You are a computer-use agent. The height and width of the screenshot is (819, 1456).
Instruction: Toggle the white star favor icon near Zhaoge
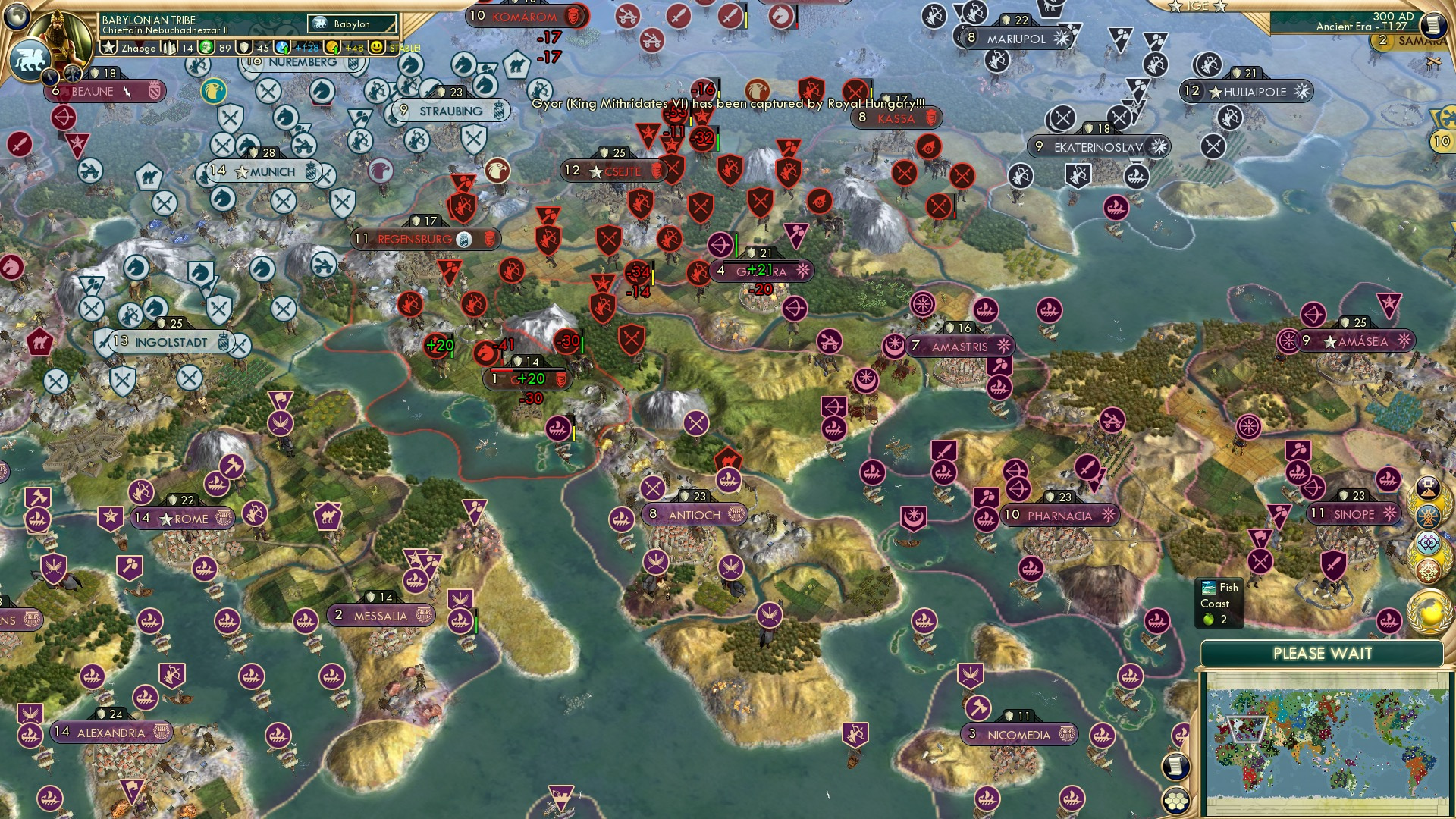109,47
